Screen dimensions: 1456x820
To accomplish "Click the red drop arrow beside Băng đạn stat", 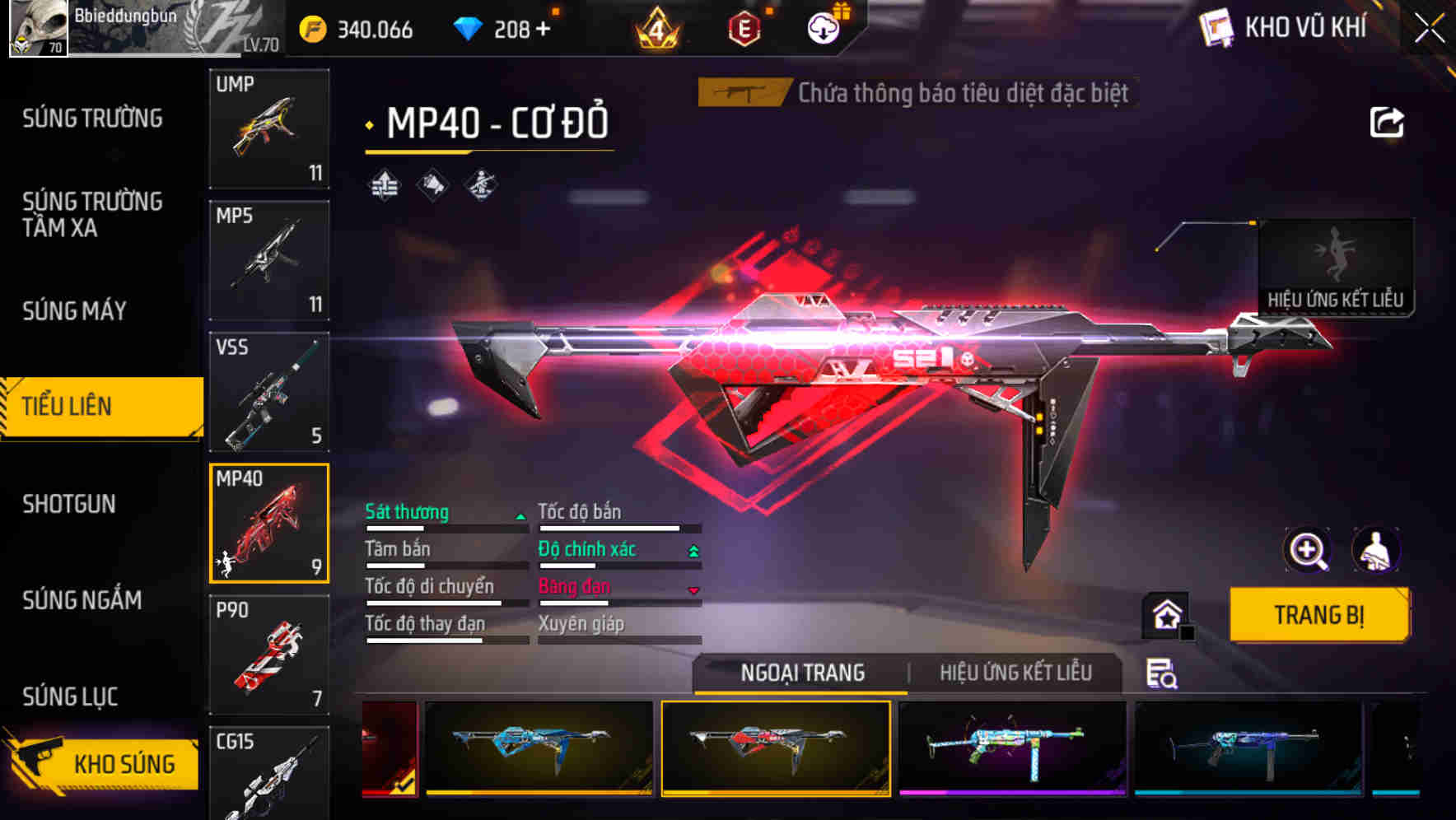I will click(x=692, y=589).
